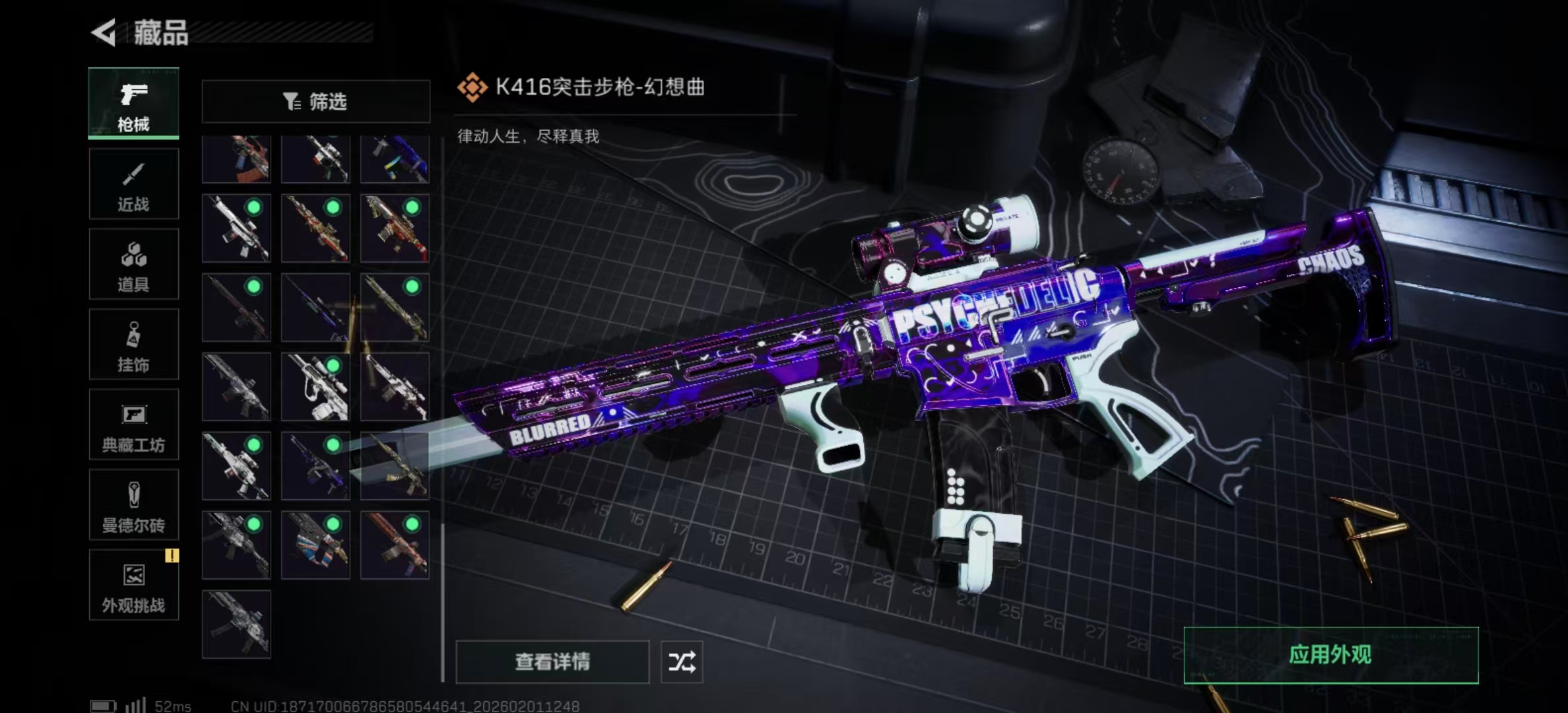Toggle the green indicator on the gold AK skin
Screen dimensions: 1568x713
[x=333, y=207]
